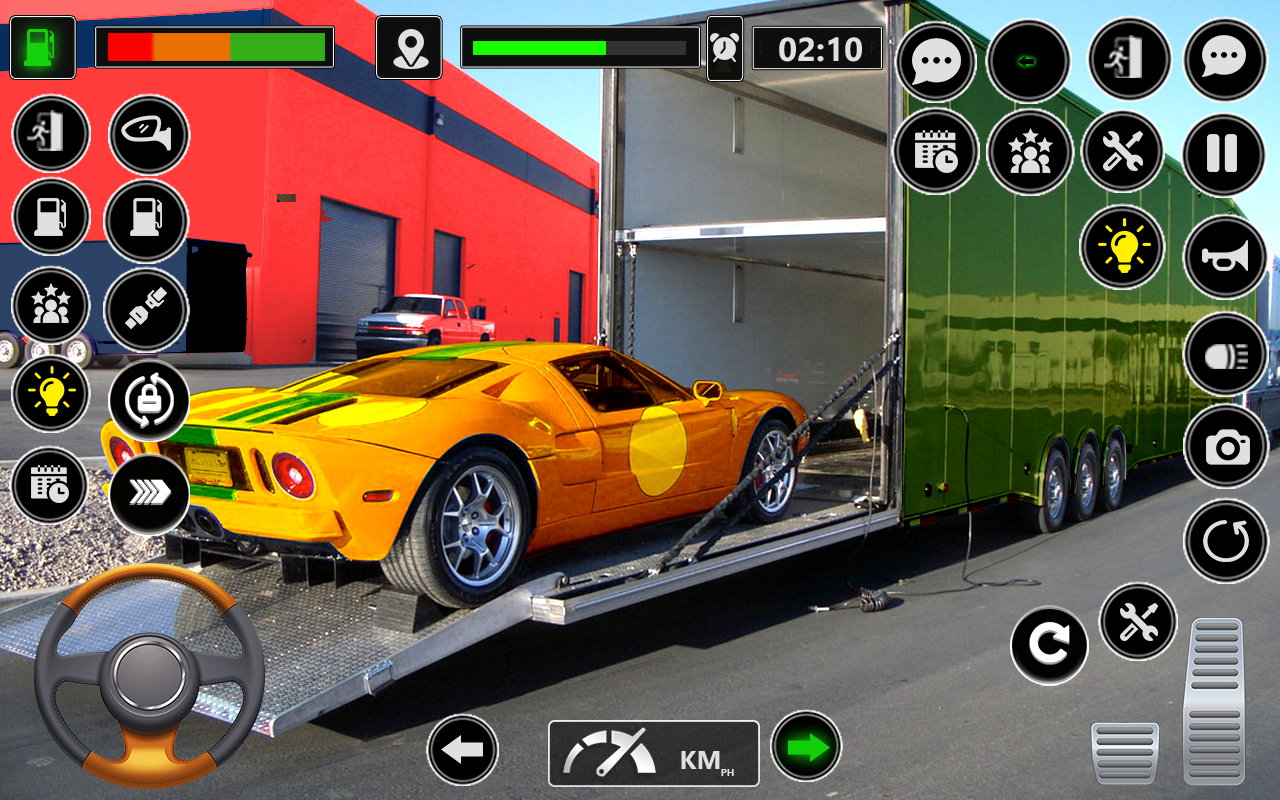Image resolution: width=1280 pixels, height=800 pixels.
Task: Activate the triple chevron boost button
Action: 148,492
